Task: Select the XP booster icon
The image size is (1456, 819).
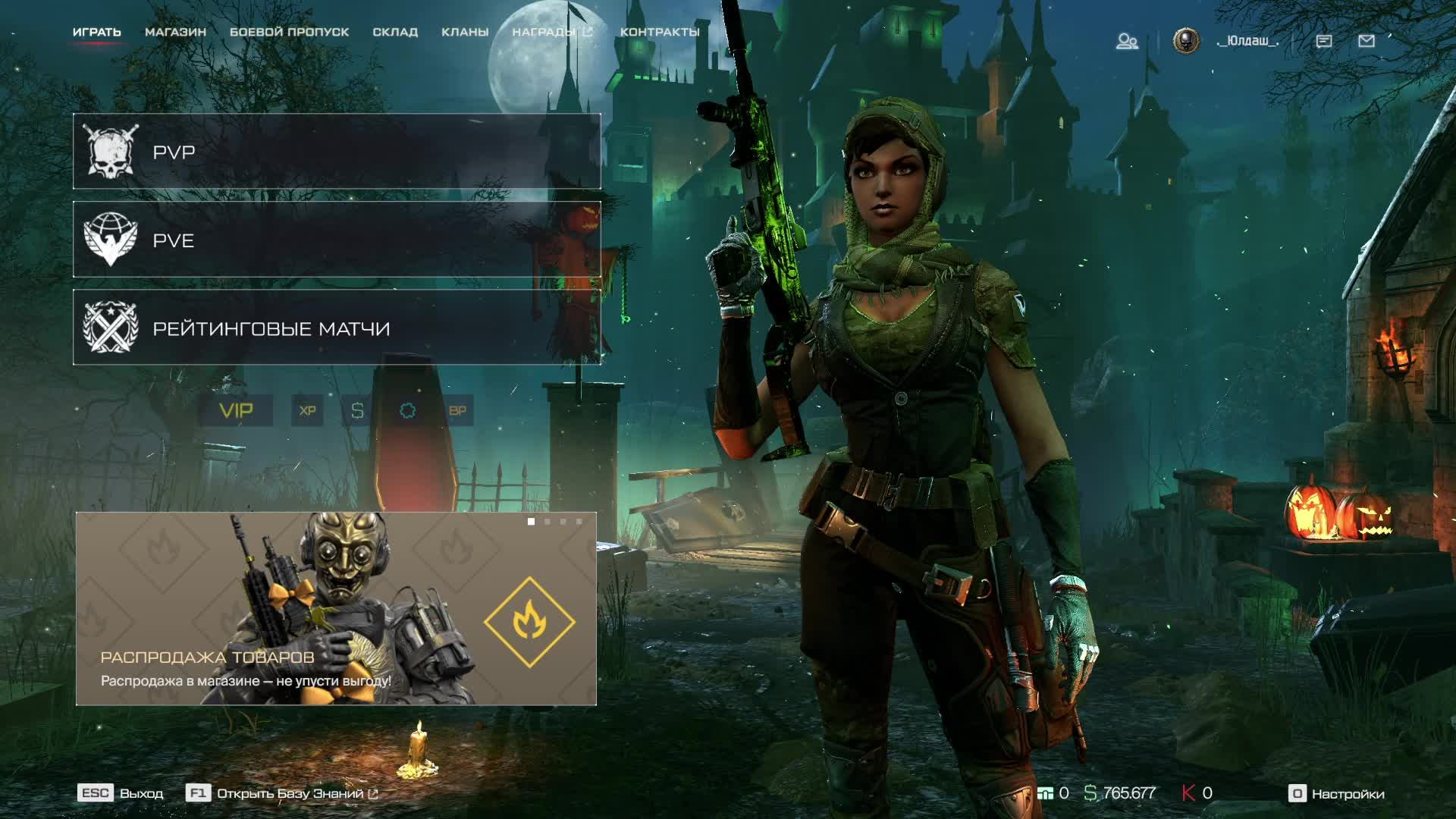Action: tap(307, 410)
